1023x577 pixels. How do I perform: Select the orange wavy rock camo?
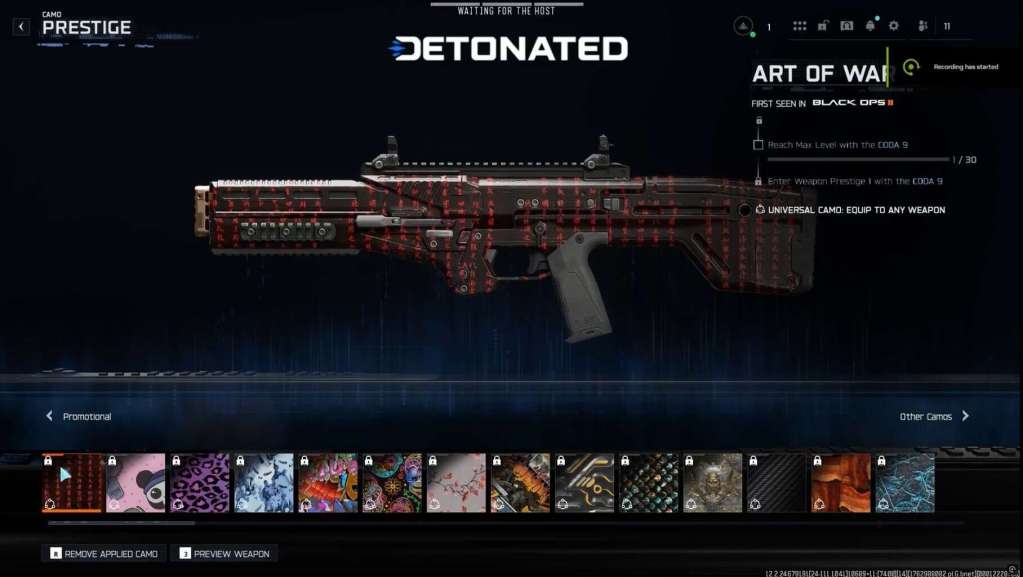click(x=841, y=483)
